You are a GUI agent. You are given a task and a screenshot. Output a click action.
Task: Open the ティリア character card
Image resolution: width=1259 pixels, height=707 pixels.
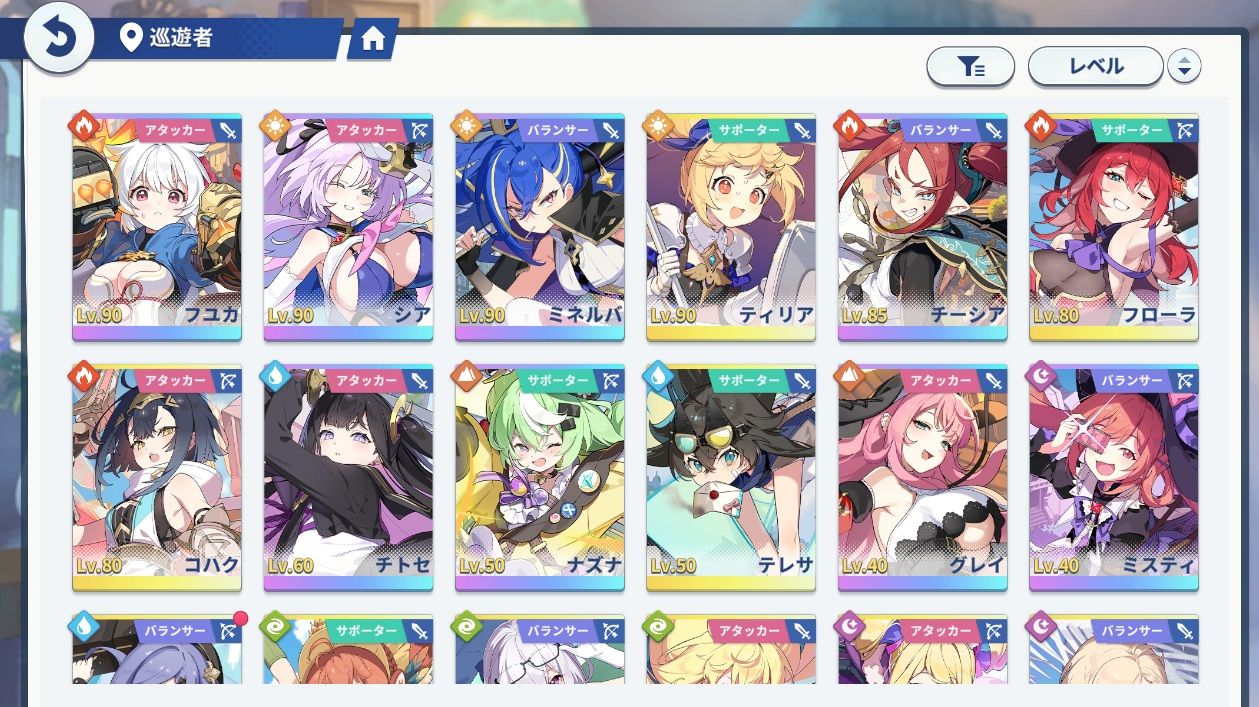click(731, 227)
